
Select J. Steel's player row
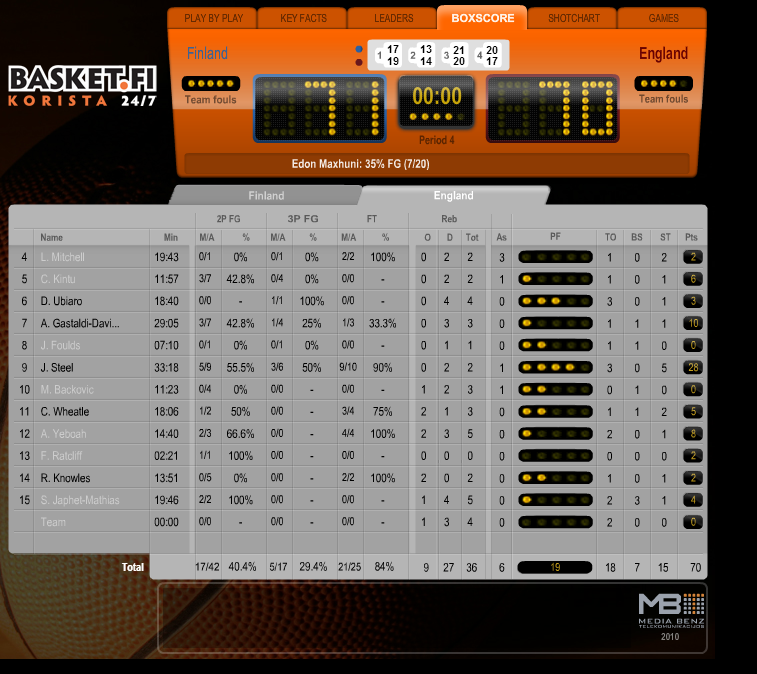[x=58, y=367]
